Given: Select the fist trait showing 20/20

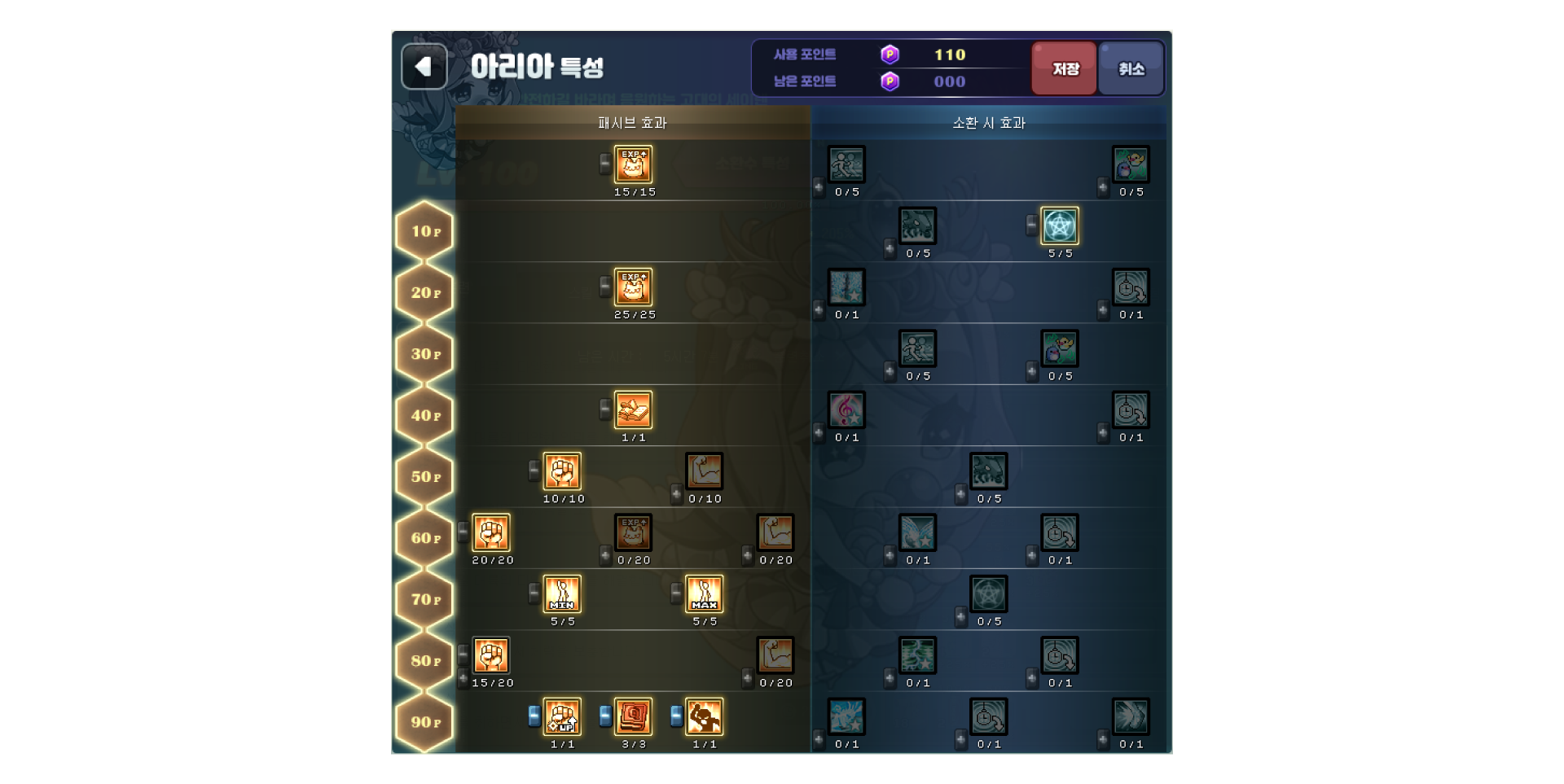Looking at the screenshot, I should [x=491, y=533].
